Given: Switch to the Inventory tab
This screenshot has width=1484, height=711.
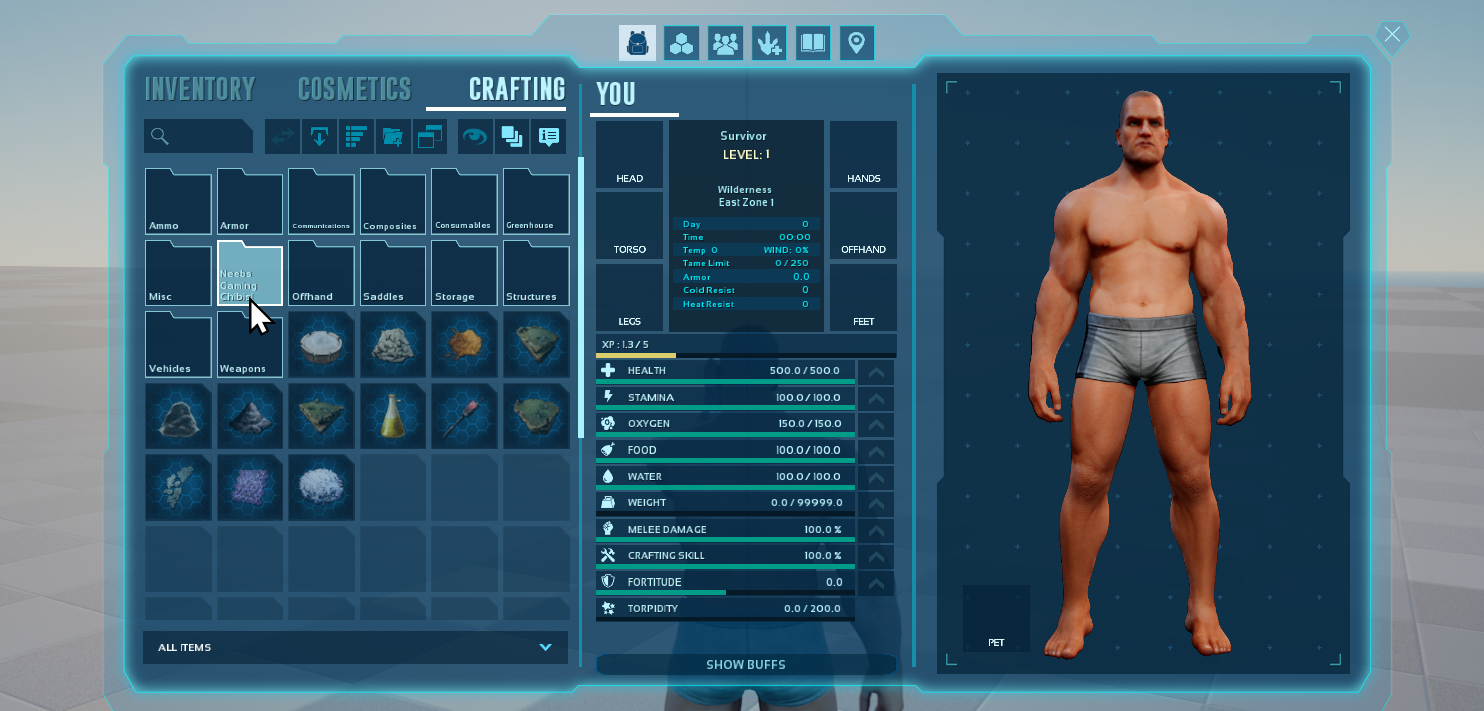Looking at the screenshot, I should pos(200,89).
